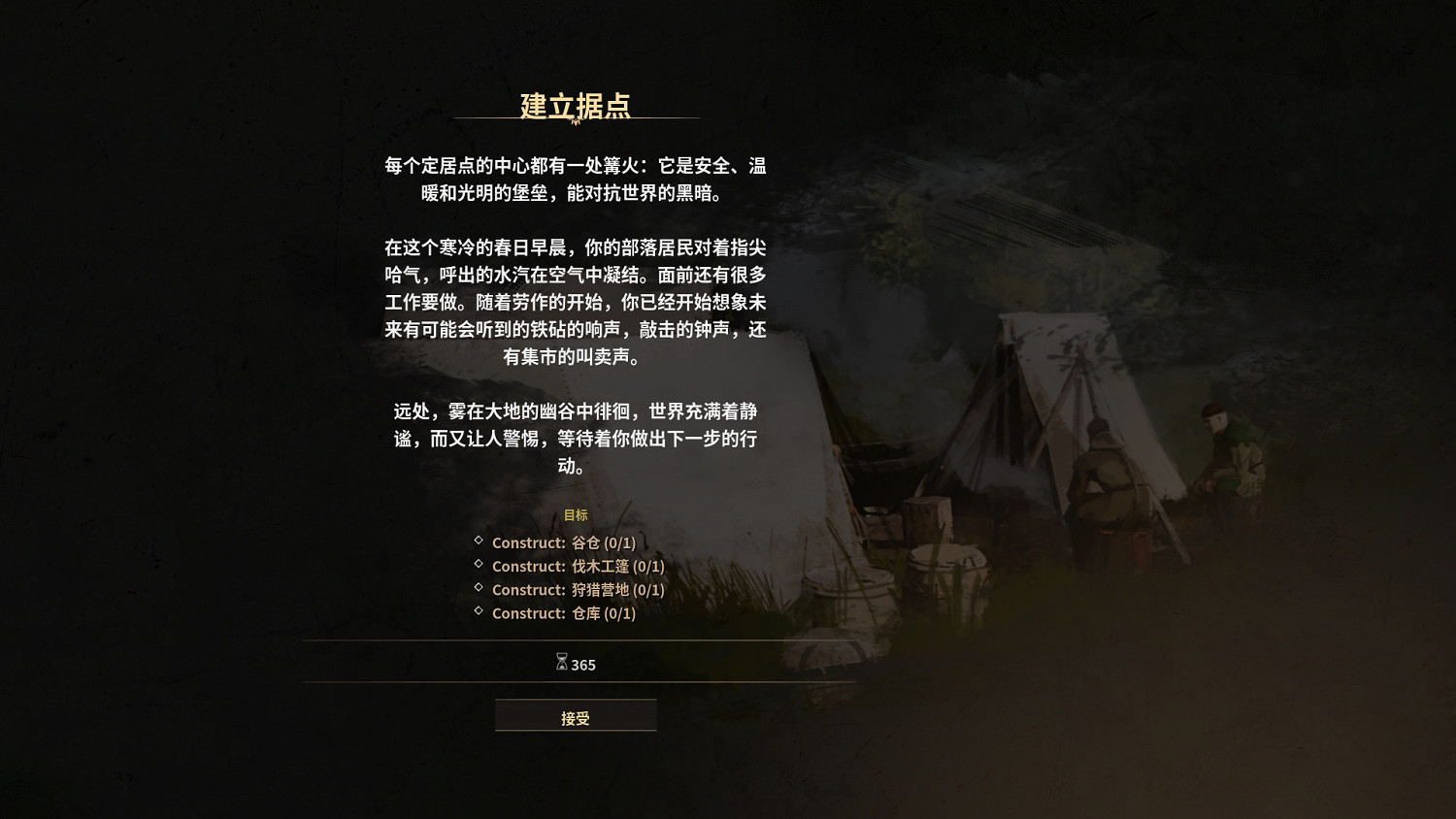Click the Construct: 谷仓 (0/1) objective text
Screen dimensions: 1456x819
click(x=563, y=542)
